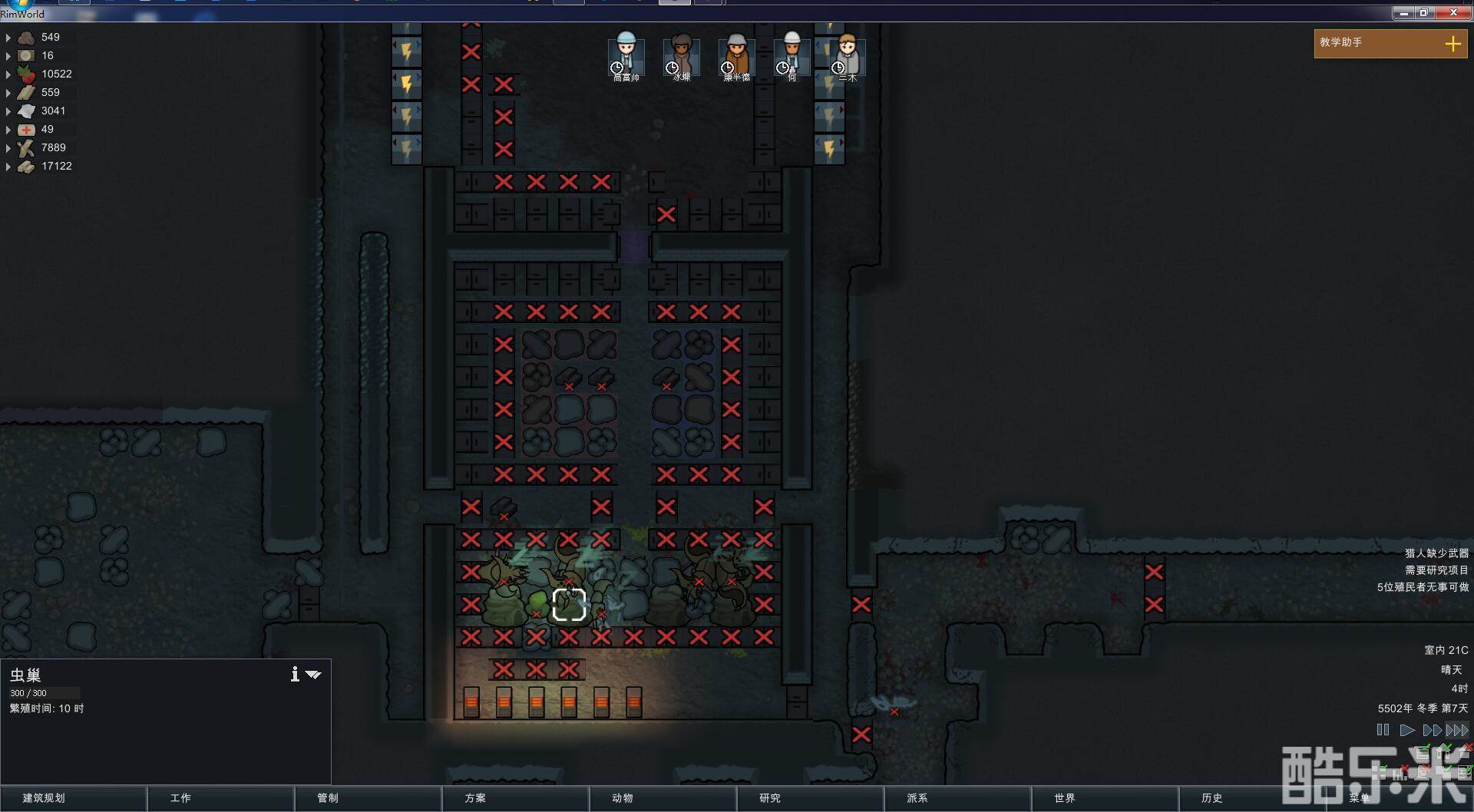Switch to the 管制 restrictions tab
Image resolution: width=1474 pixels, height=812 pixels.
[x=368, y=798]
